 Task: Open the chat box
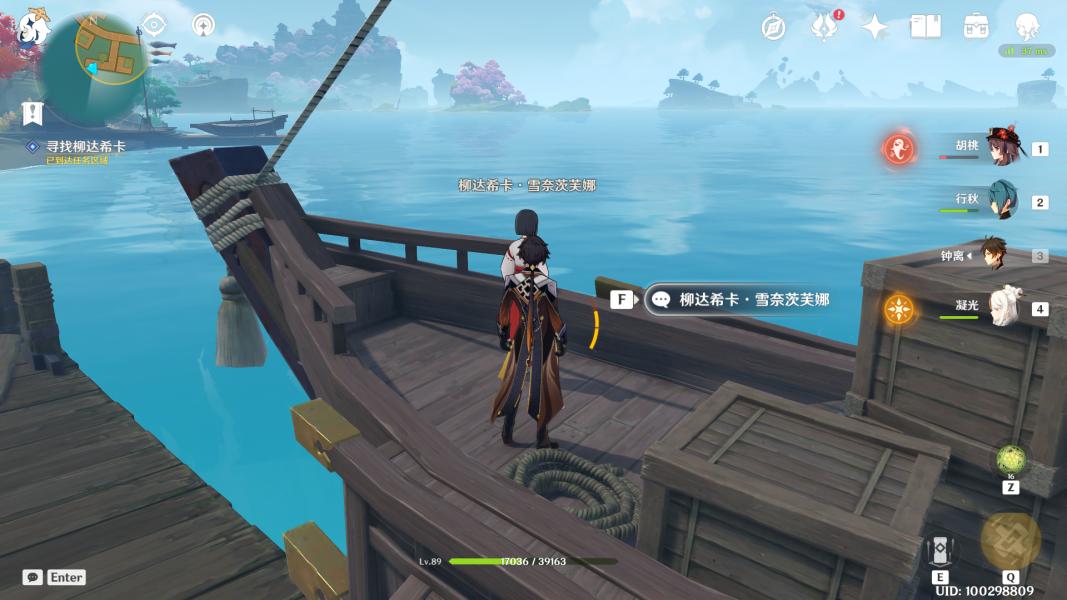click(33, 577)
